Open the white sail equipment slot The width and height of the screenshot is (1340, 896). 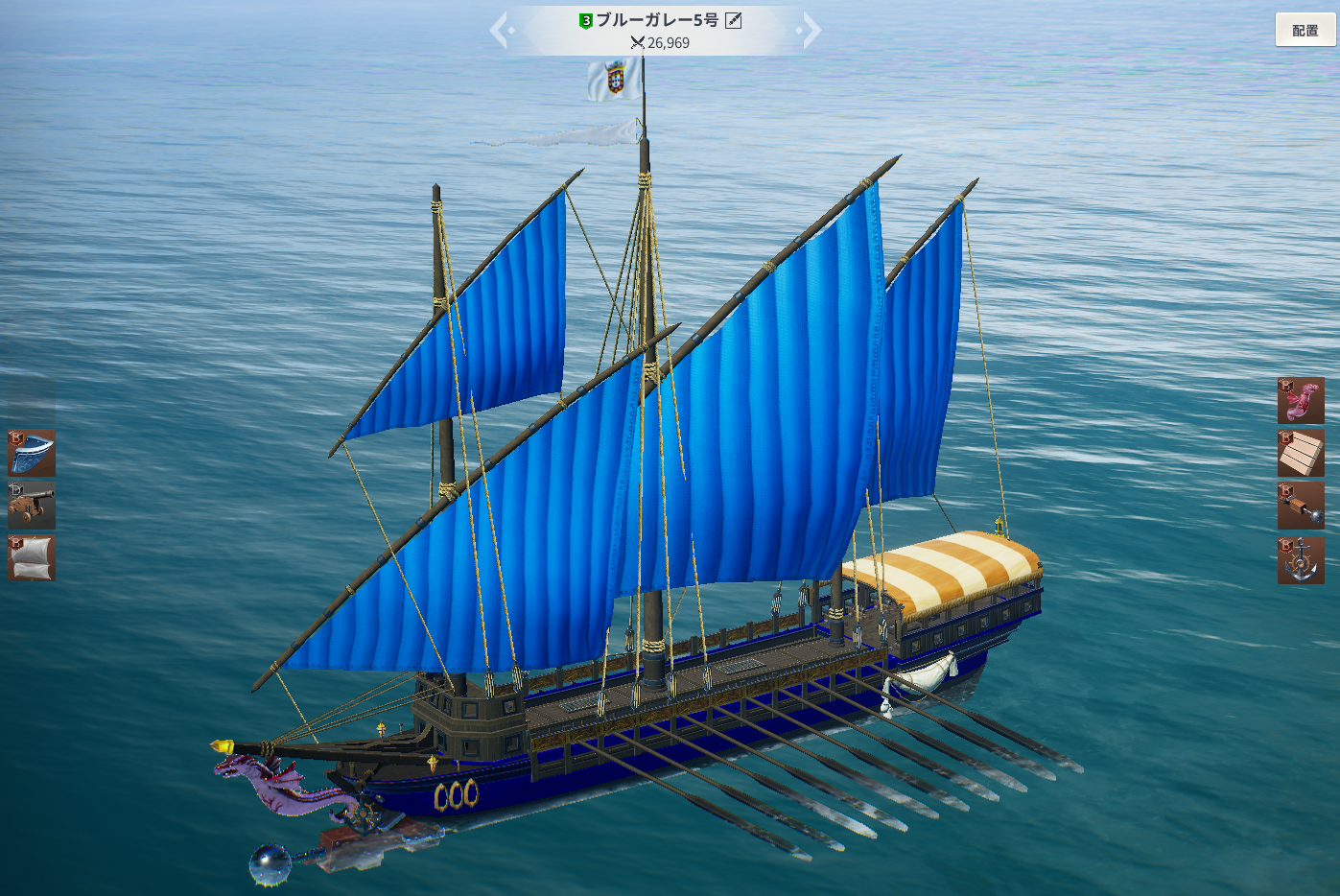point(32,557)
